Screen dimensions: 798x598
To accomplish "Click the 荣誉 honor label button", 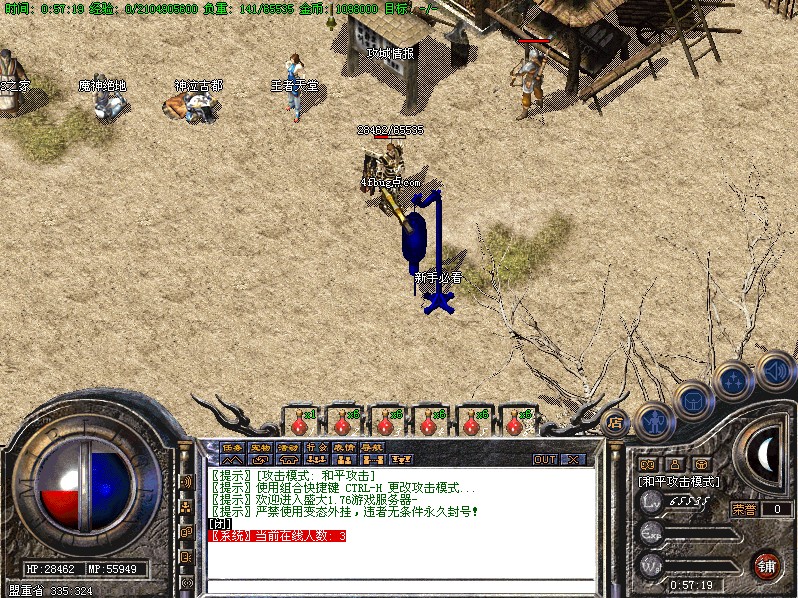I will (744, 509).
